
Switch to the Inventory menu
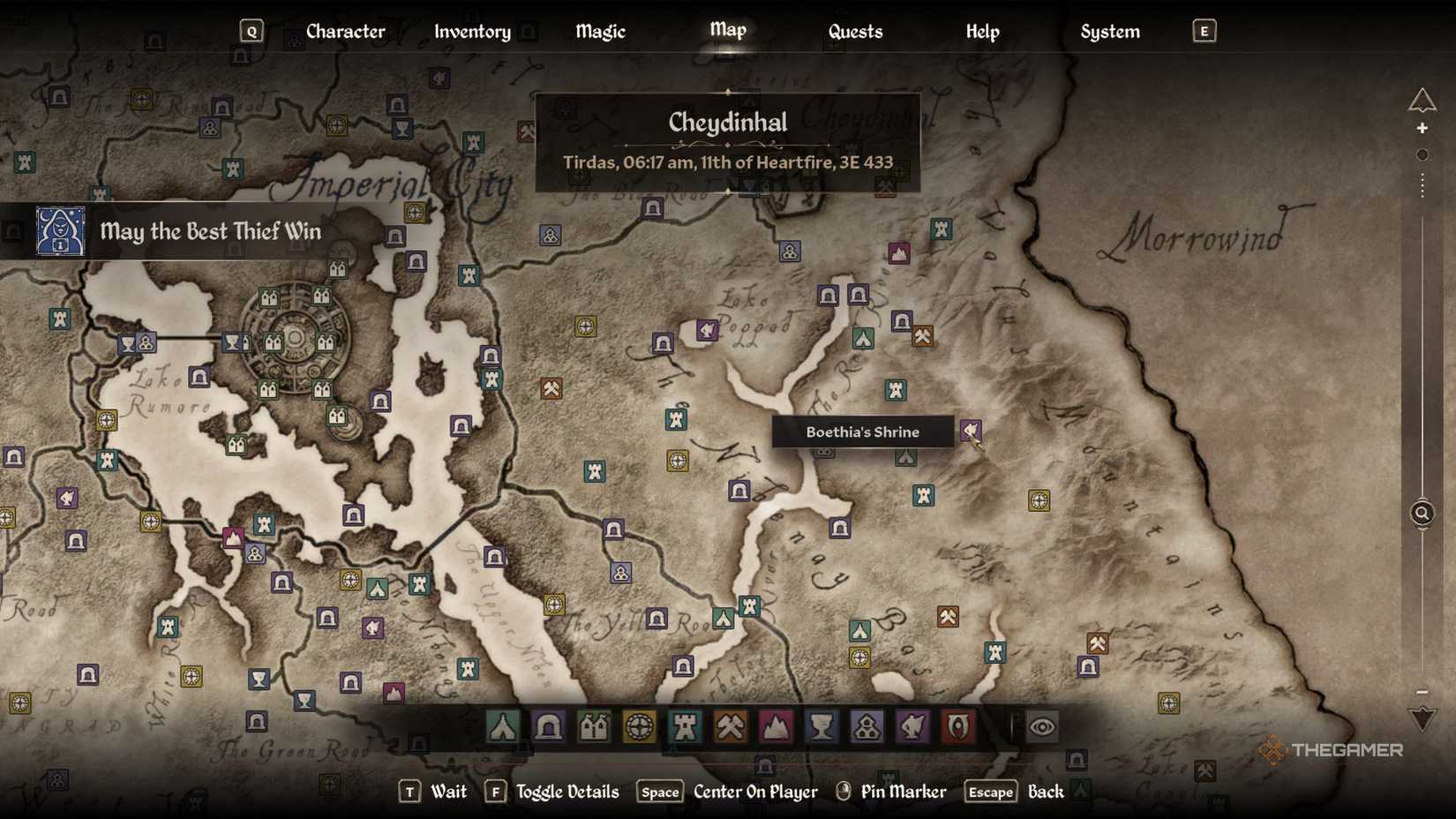click(x=472, y=31)
